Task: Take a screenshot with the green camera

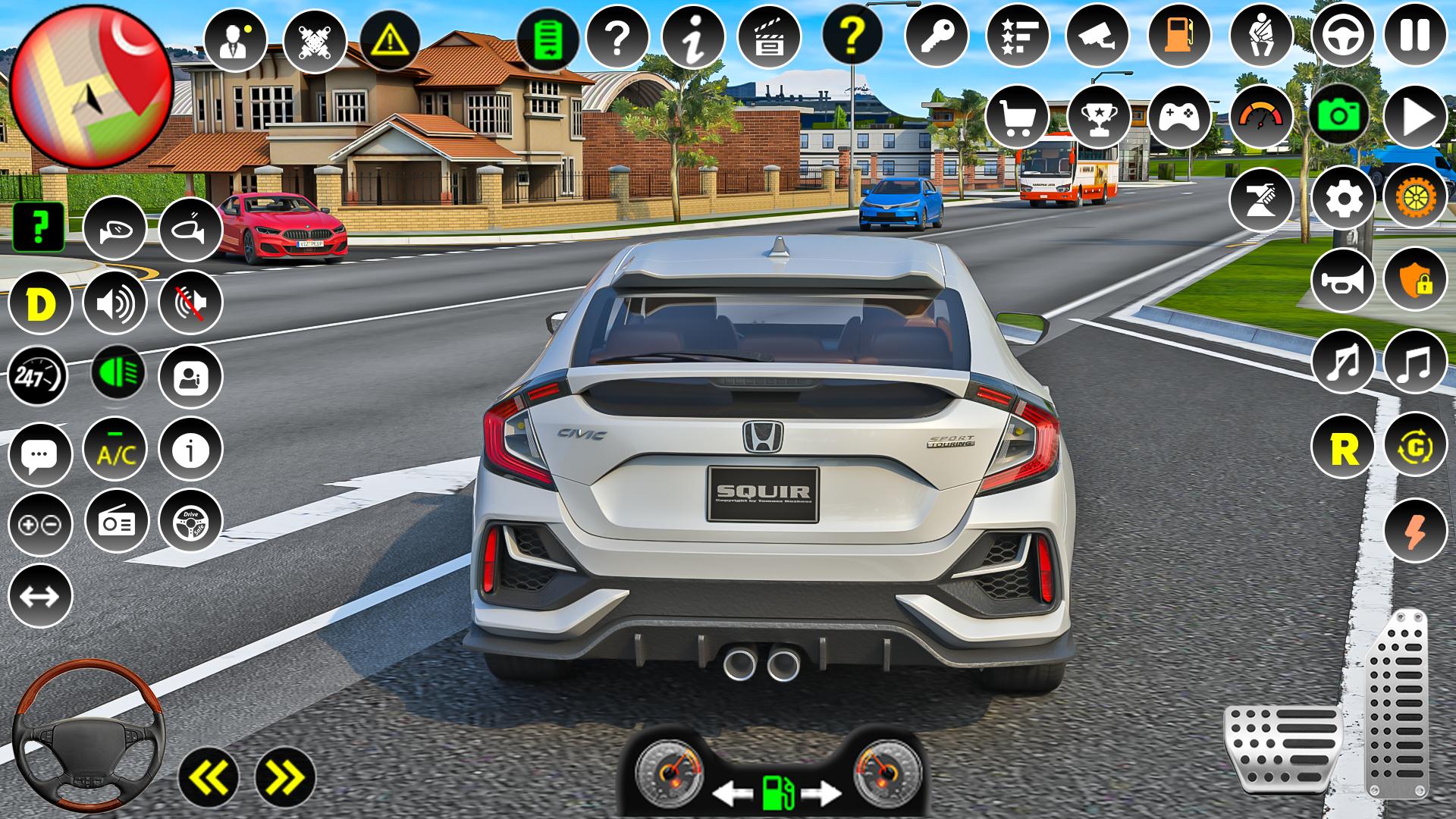Action: point(1338,116)
